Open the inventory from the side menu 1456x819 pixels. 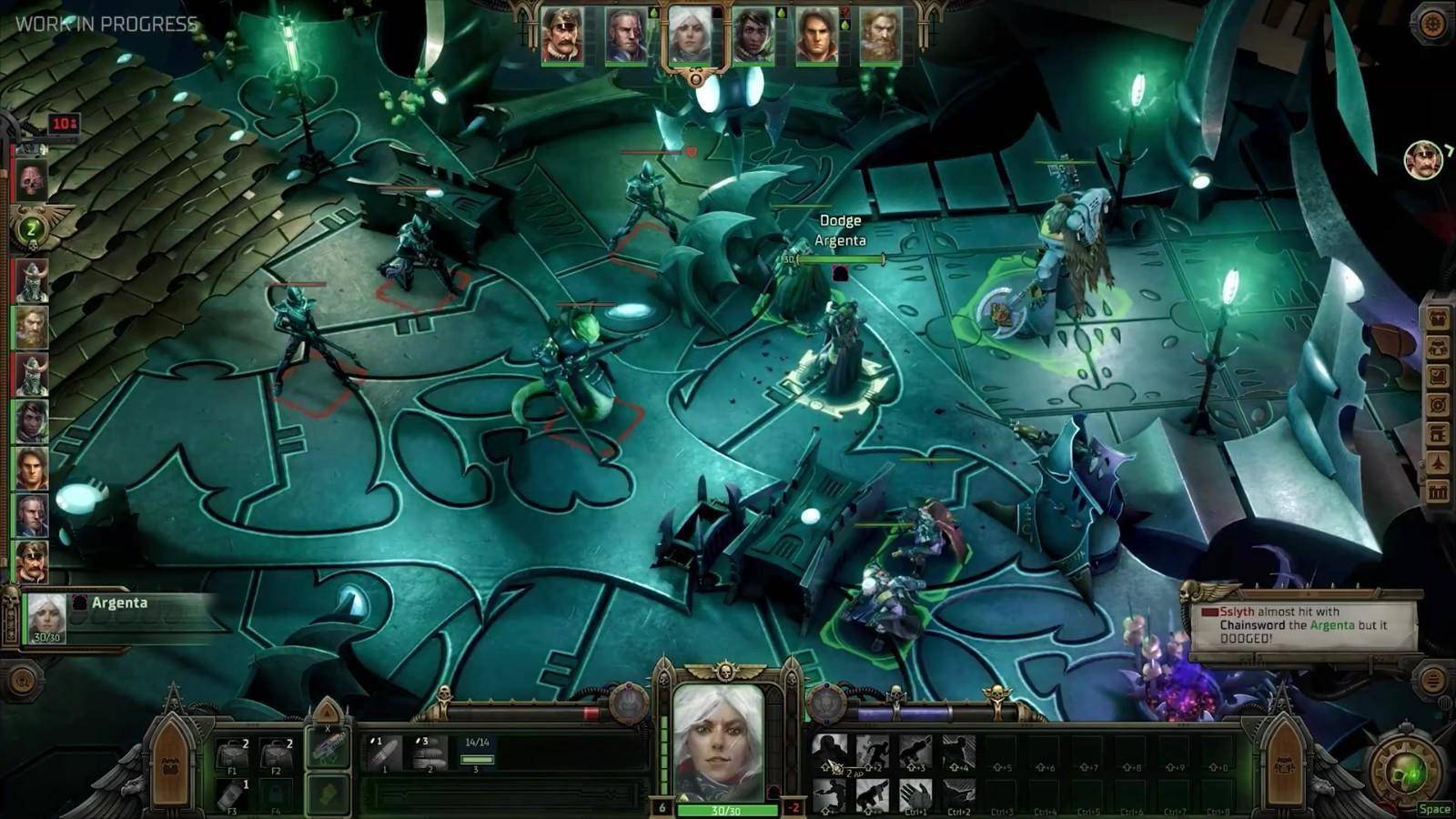[x=1438, y=318]
